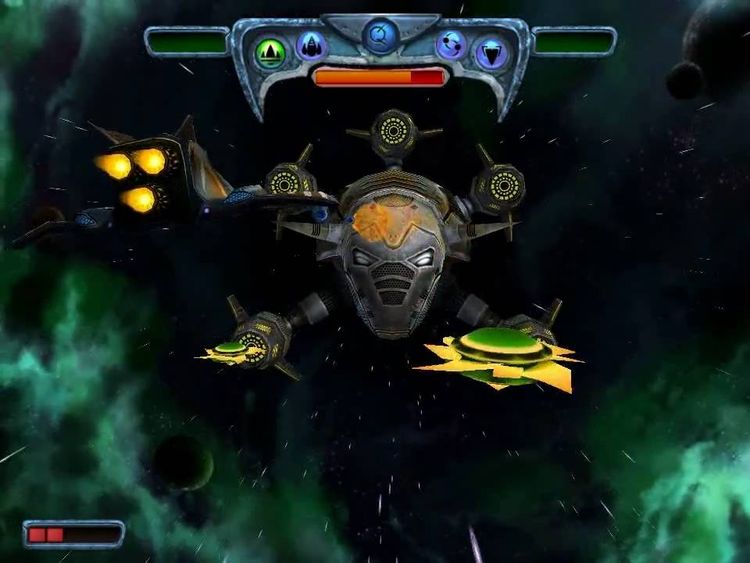Choose the blue rocket ship icon
Image resolution: width=750 pixels, height=563 pixels.
pyautogui.click(x=311, y=46)
